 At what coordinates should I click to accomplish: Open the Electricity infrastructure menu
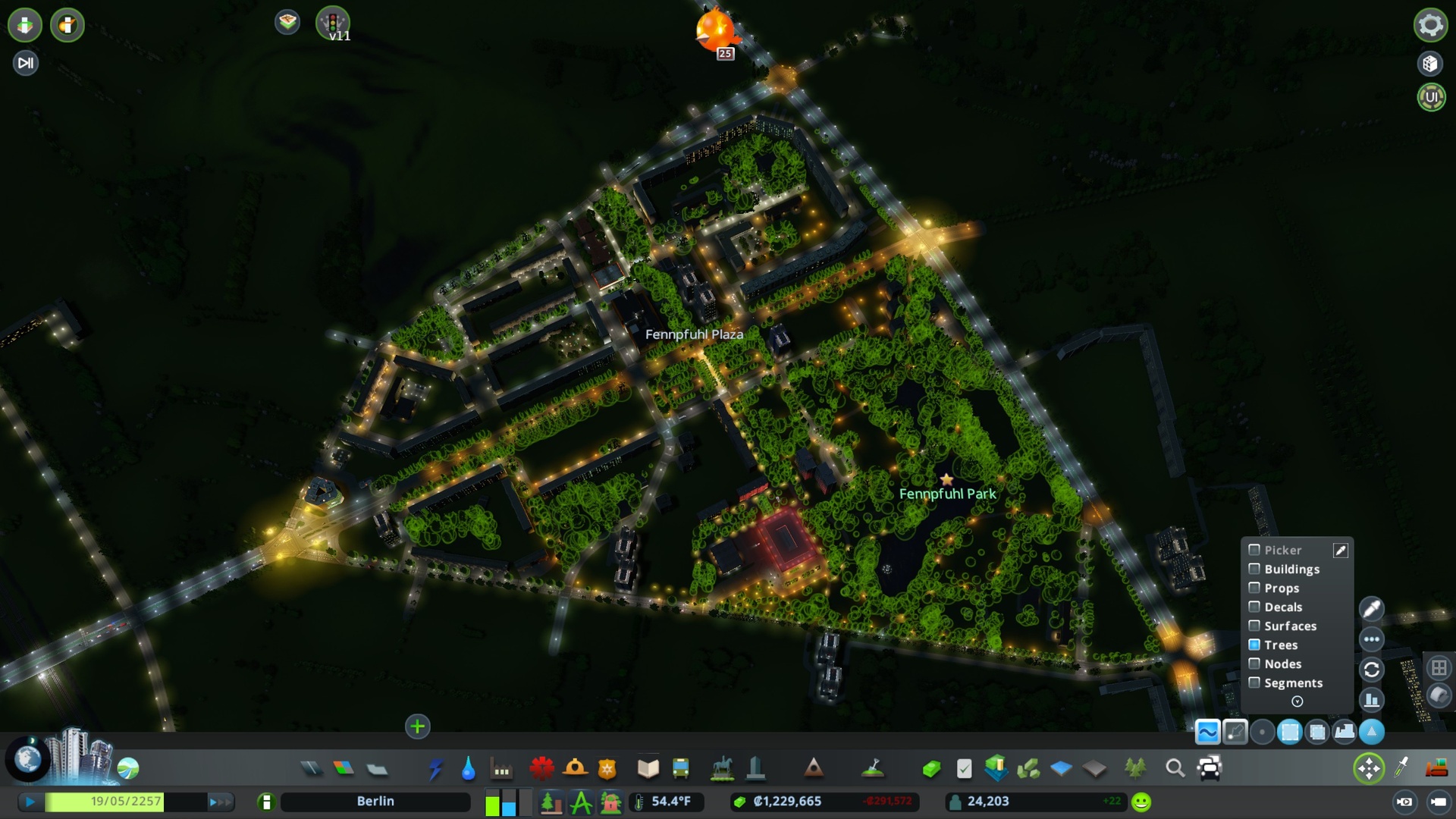(437, 768)
